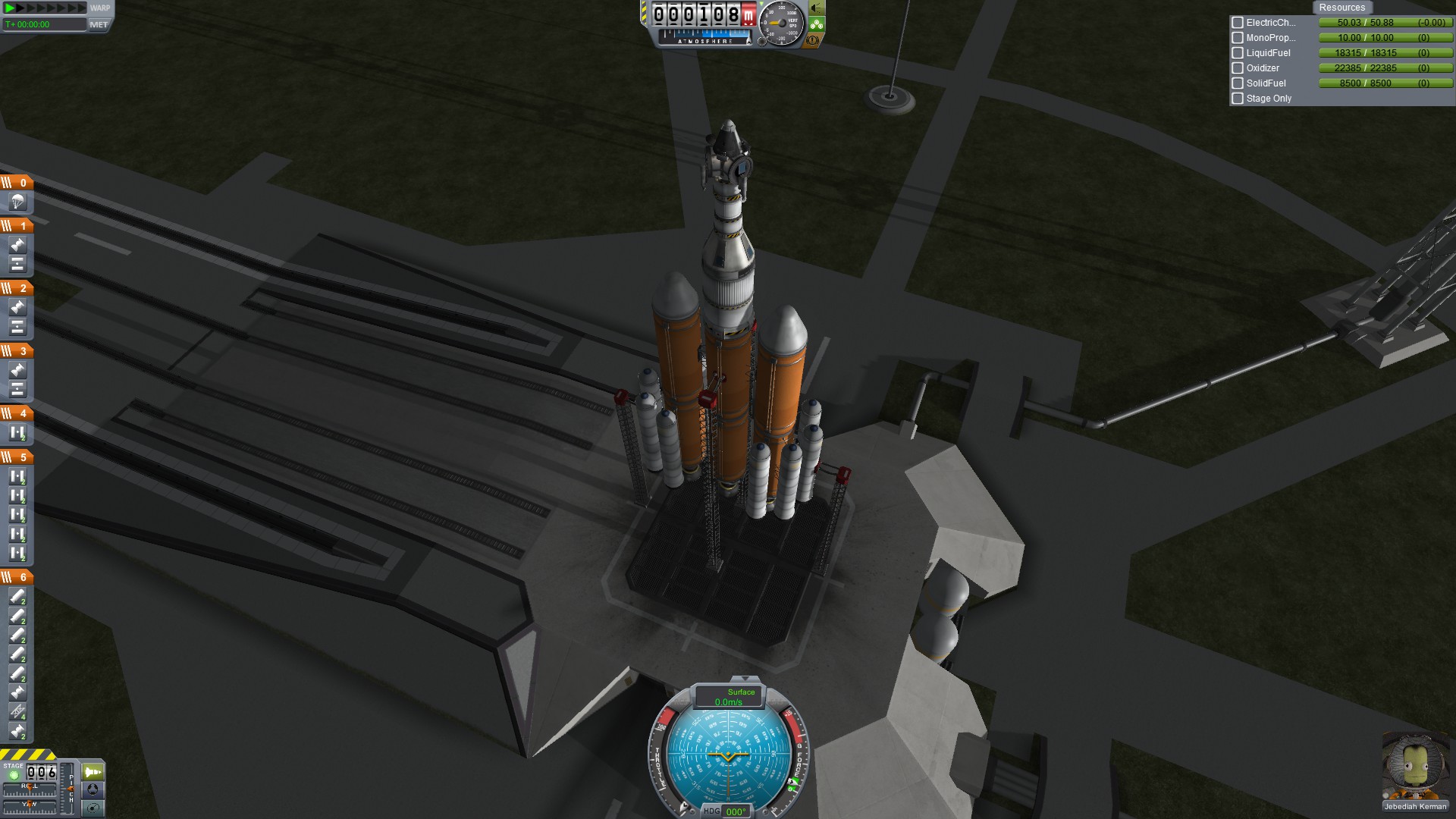Switch the clock using the MET button

[99, 24]
